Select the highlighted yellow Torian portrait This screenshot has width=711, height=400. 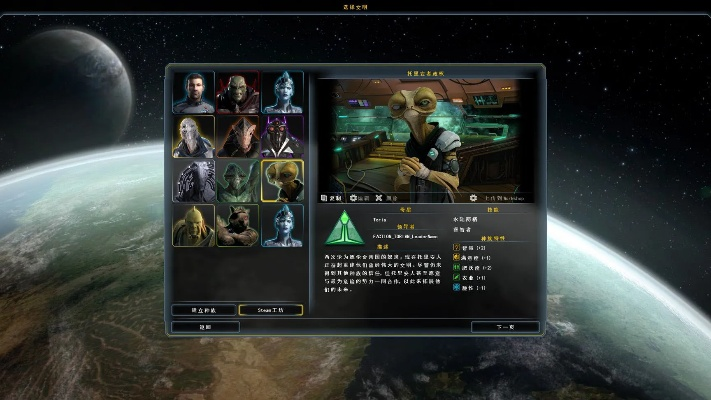[x=282, y=181]
